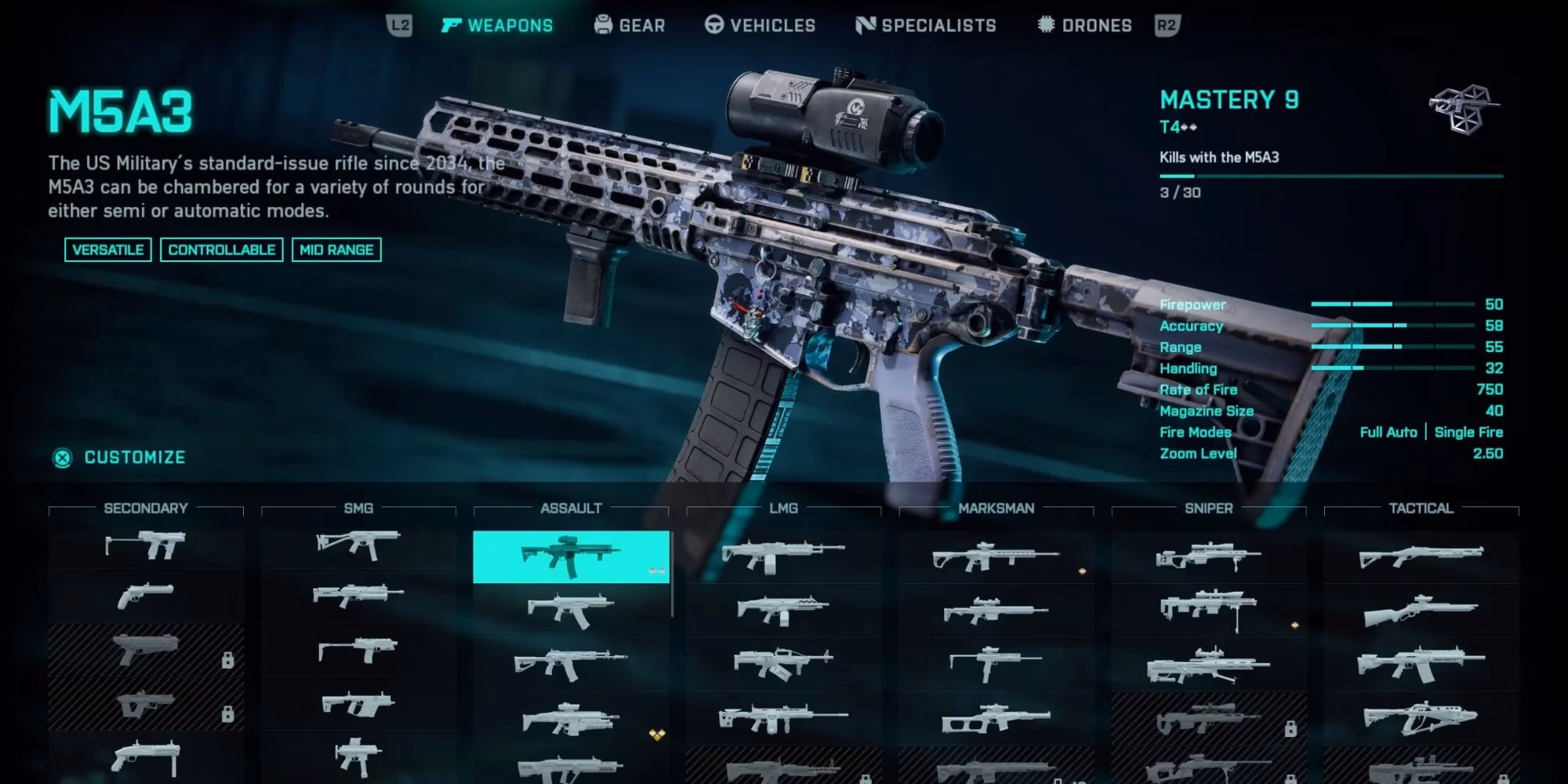Select the Vehicles steering wheel icon

click(714, 24)
